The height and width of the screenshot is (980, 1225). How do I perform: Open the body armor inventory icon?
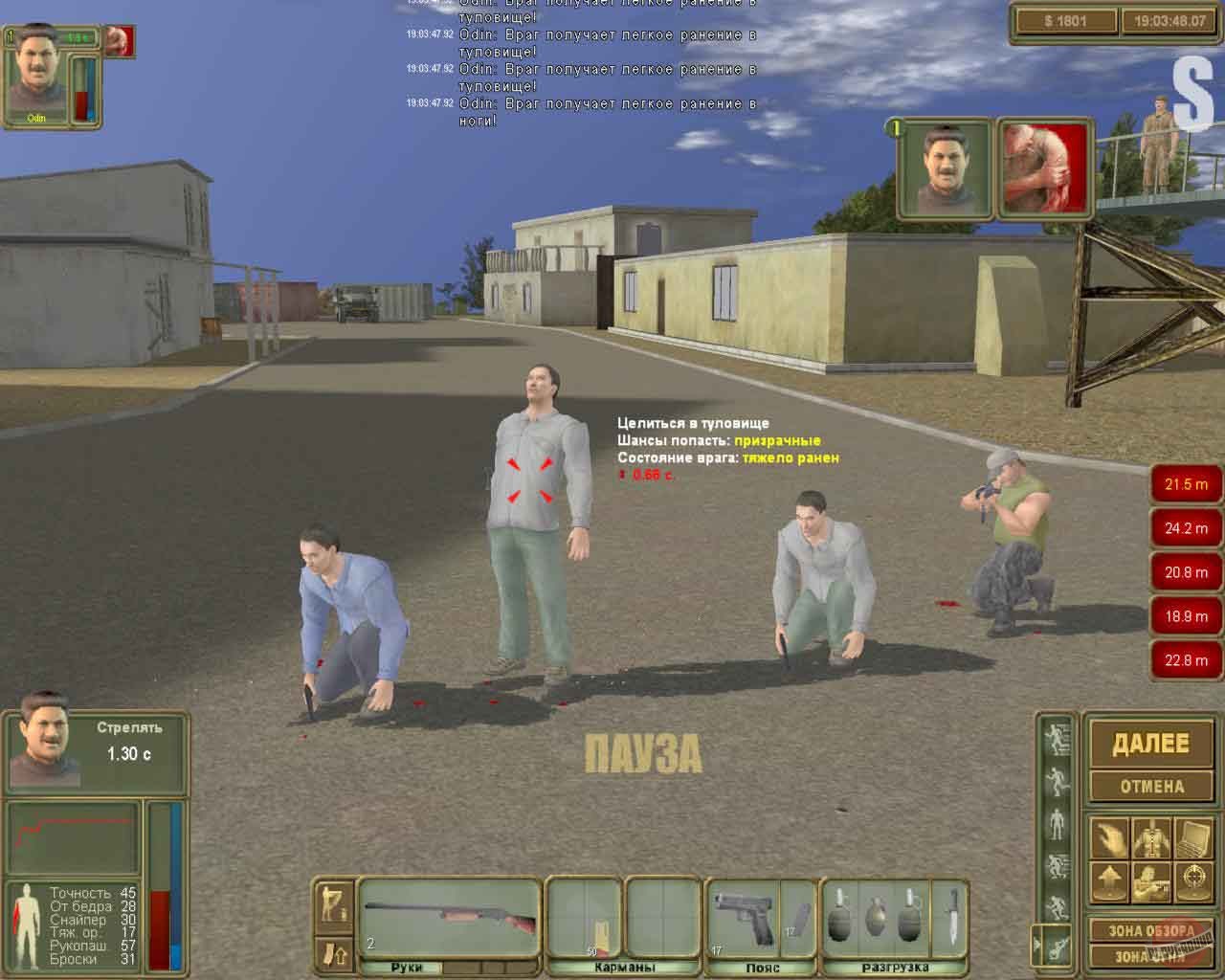[1150, 836]
